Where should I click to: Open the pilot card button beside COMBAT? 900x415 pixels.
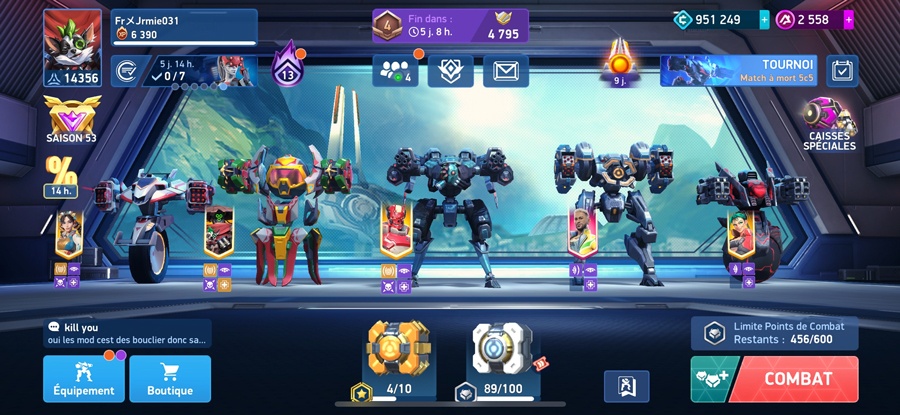[x=626, y=386]
